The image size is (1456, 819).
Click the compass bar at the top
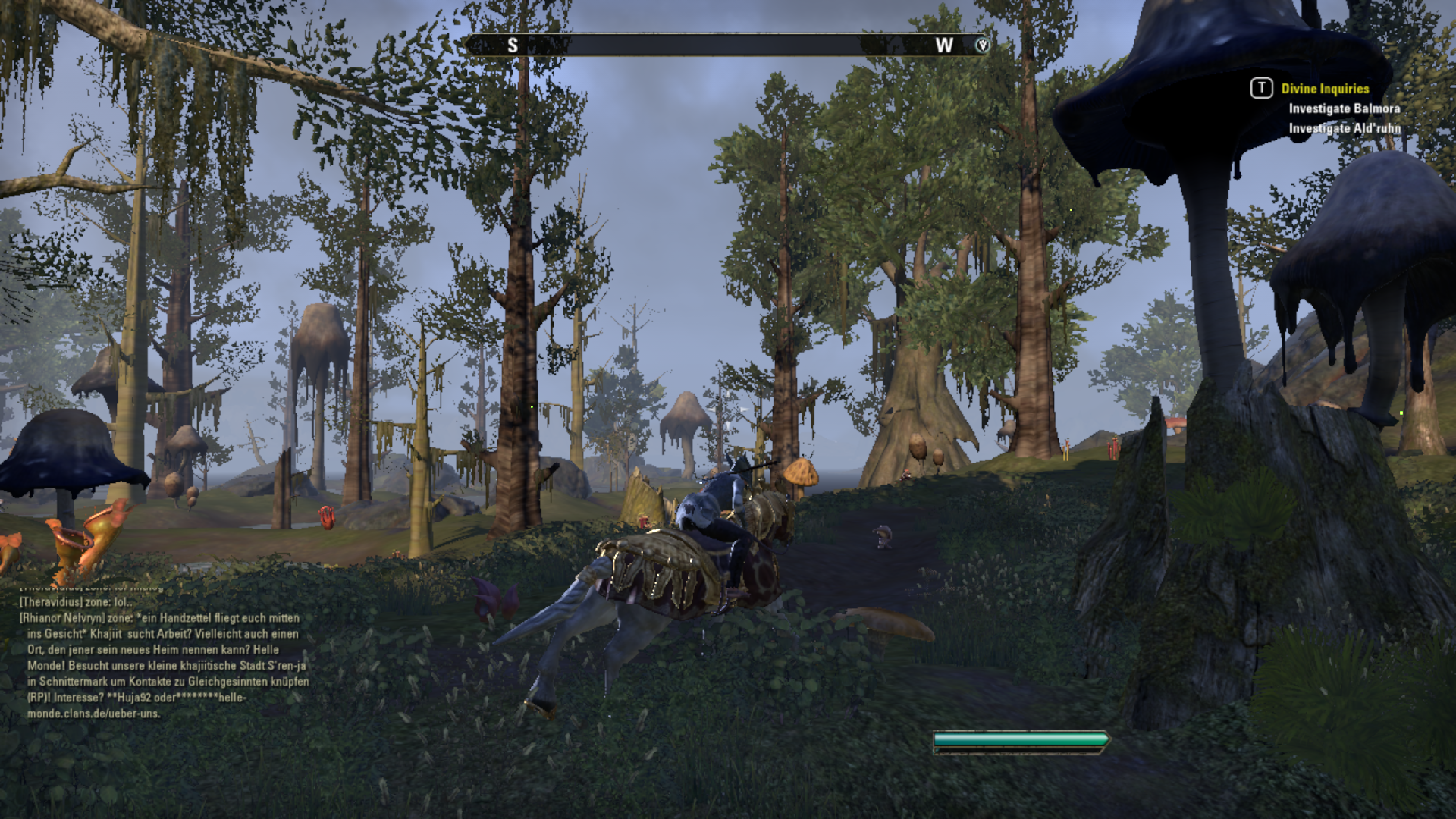(726, 45)
